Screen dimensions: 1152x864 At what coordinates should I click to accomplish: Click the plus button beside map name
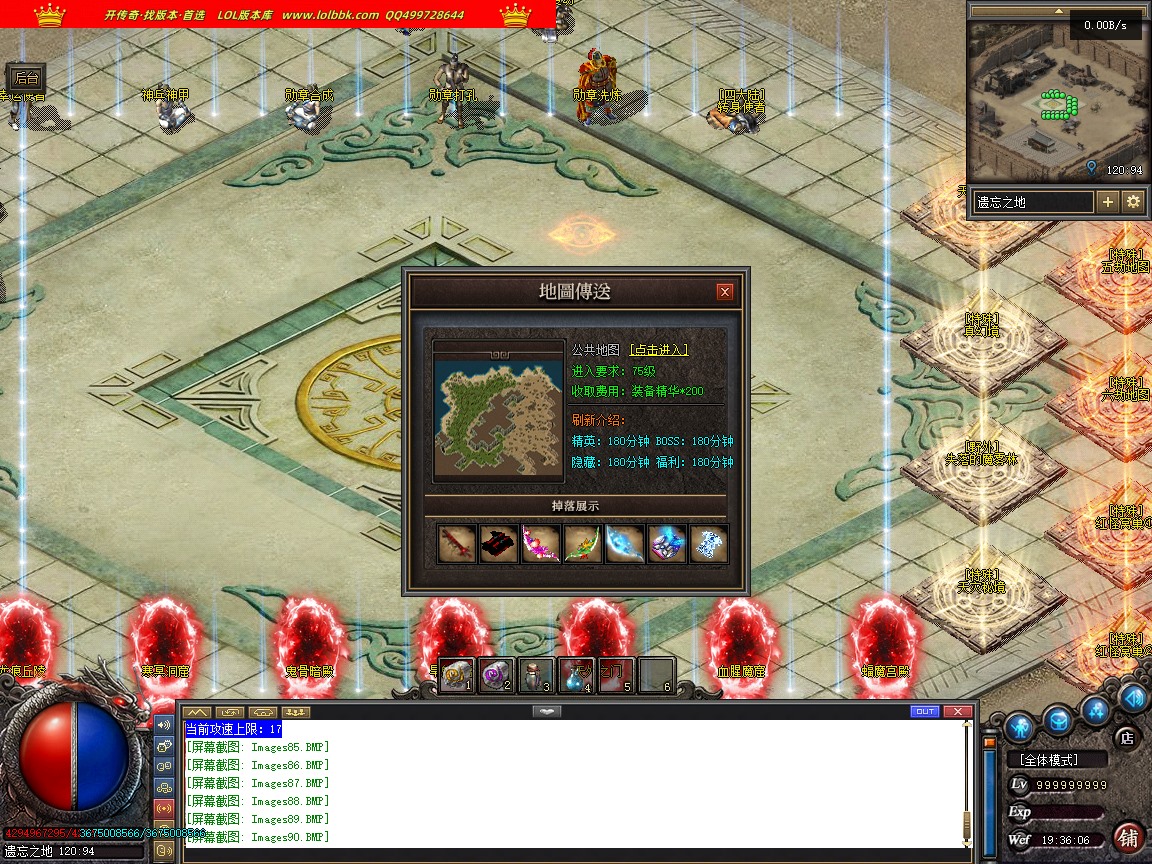point(1108,202)
